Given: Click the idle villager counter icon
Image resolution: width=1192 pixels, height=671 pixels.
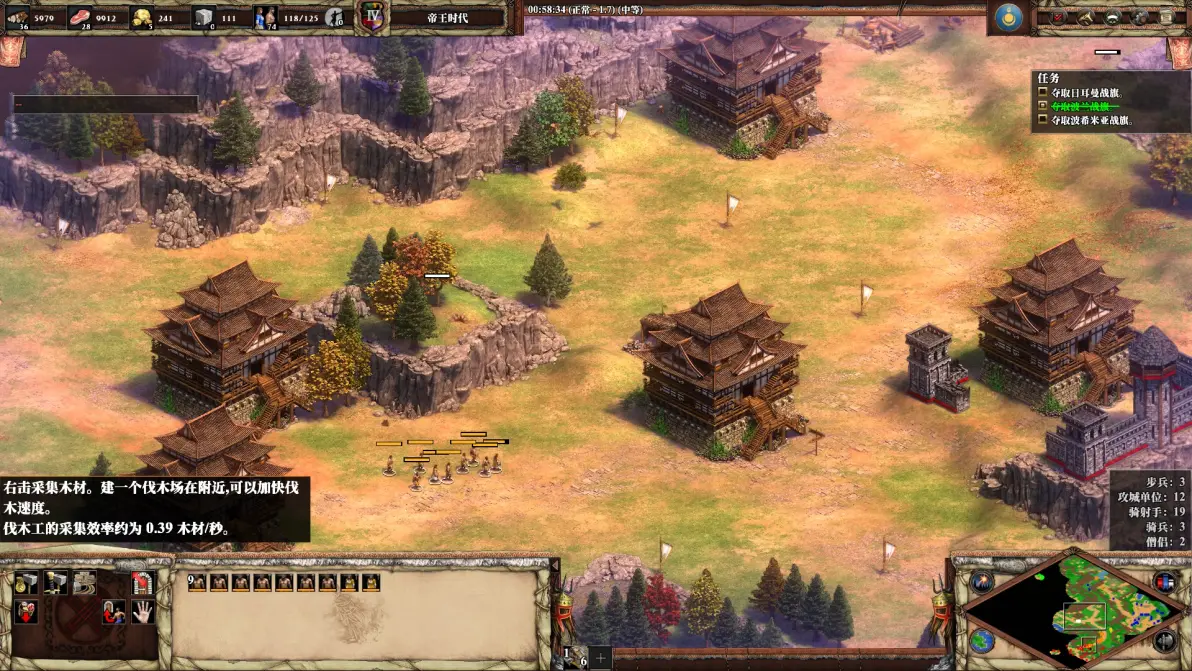Looking at the screenshot, I should pos(337,17).
